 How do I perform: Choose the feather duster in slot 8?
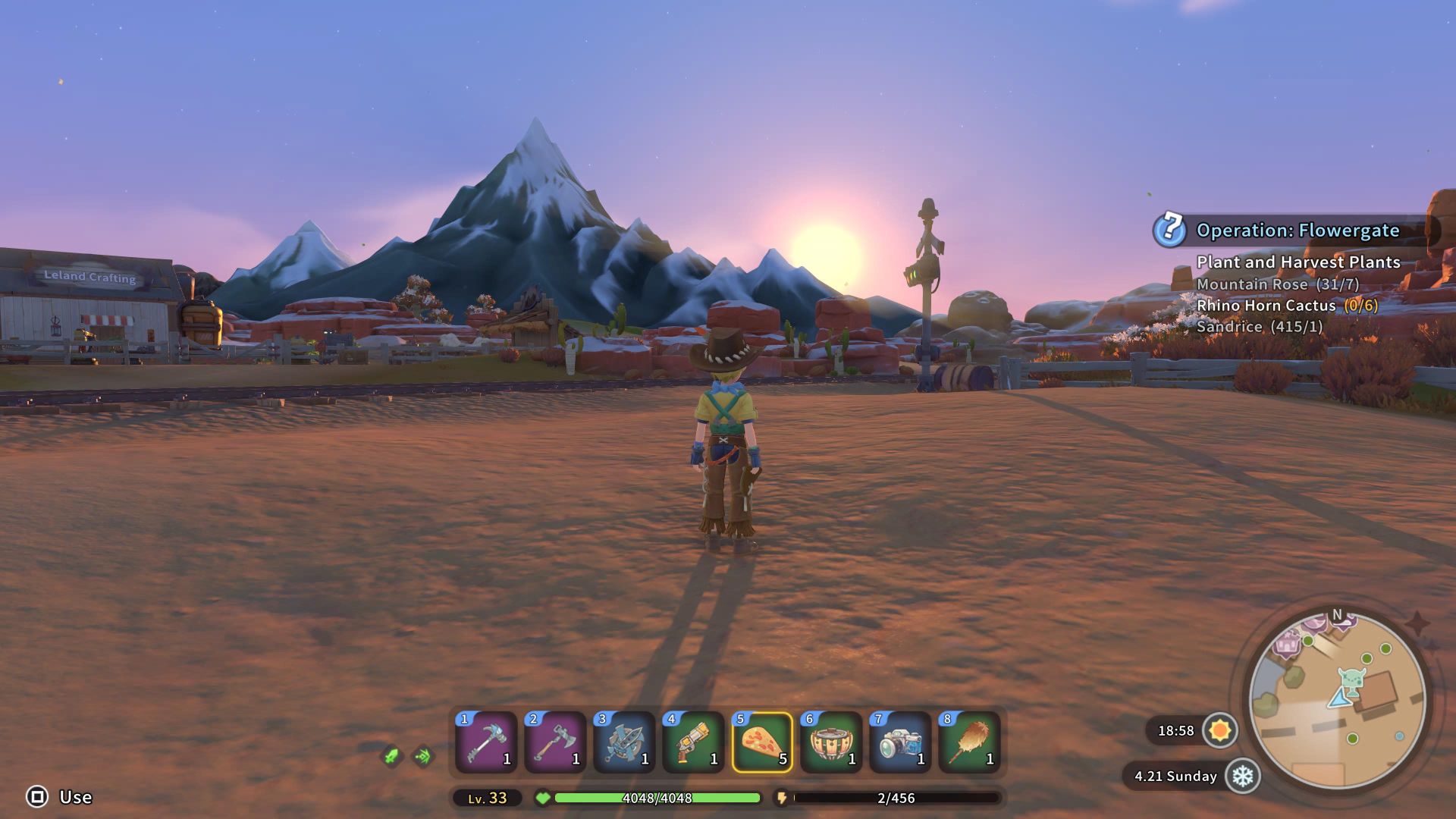(969, 742)
